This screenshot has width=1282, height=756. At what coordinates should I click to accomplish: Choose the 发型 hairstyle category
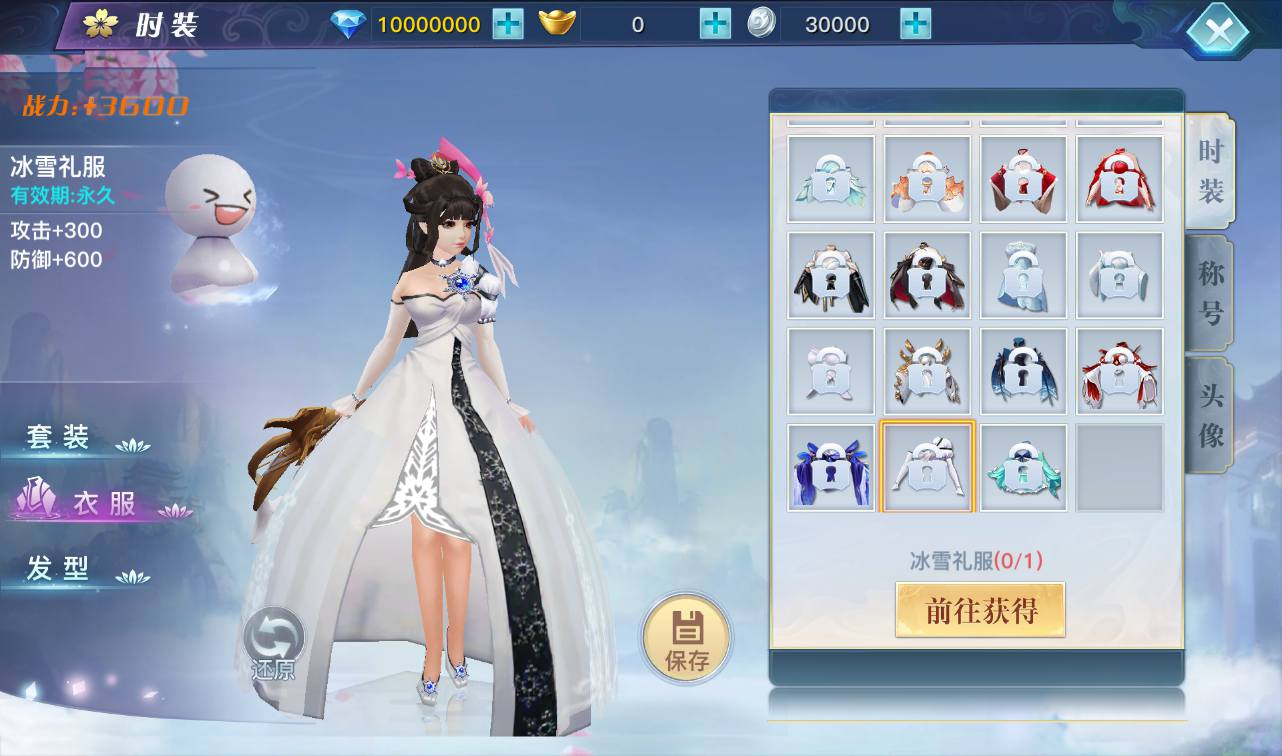[x=60, y=569]
